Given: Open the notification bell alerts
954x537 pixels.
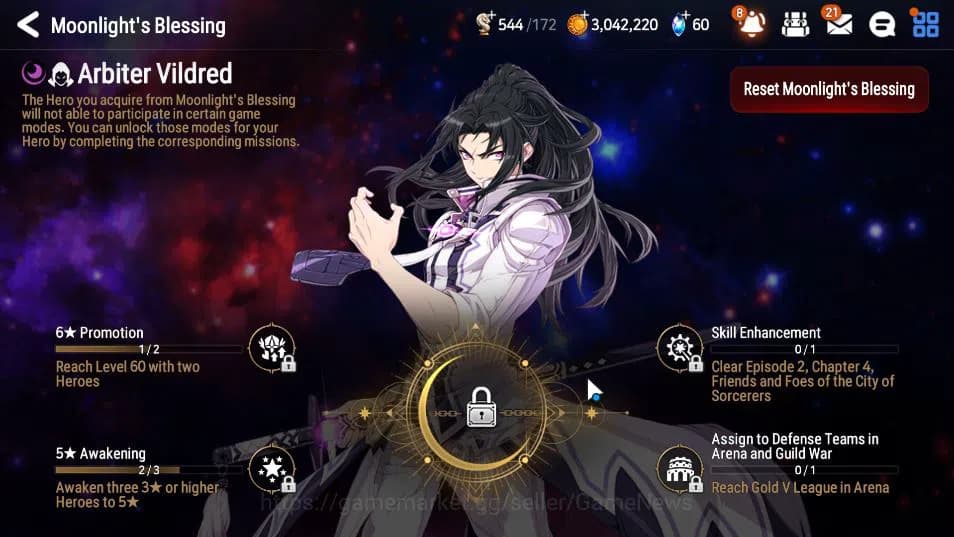Looking at the screenshot, I should [x=751, y=24].
